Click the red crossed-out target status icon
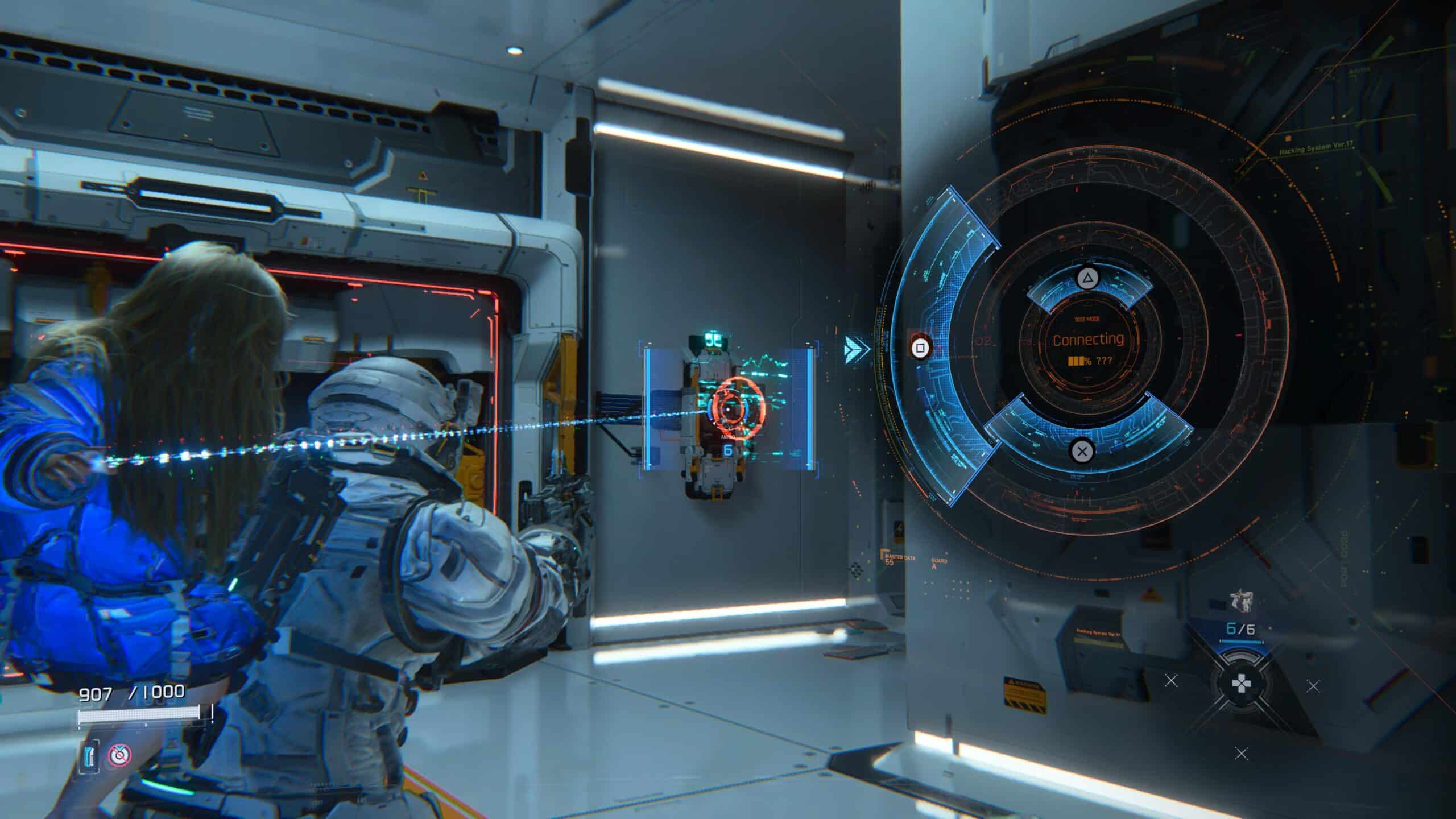 [119, 755]
